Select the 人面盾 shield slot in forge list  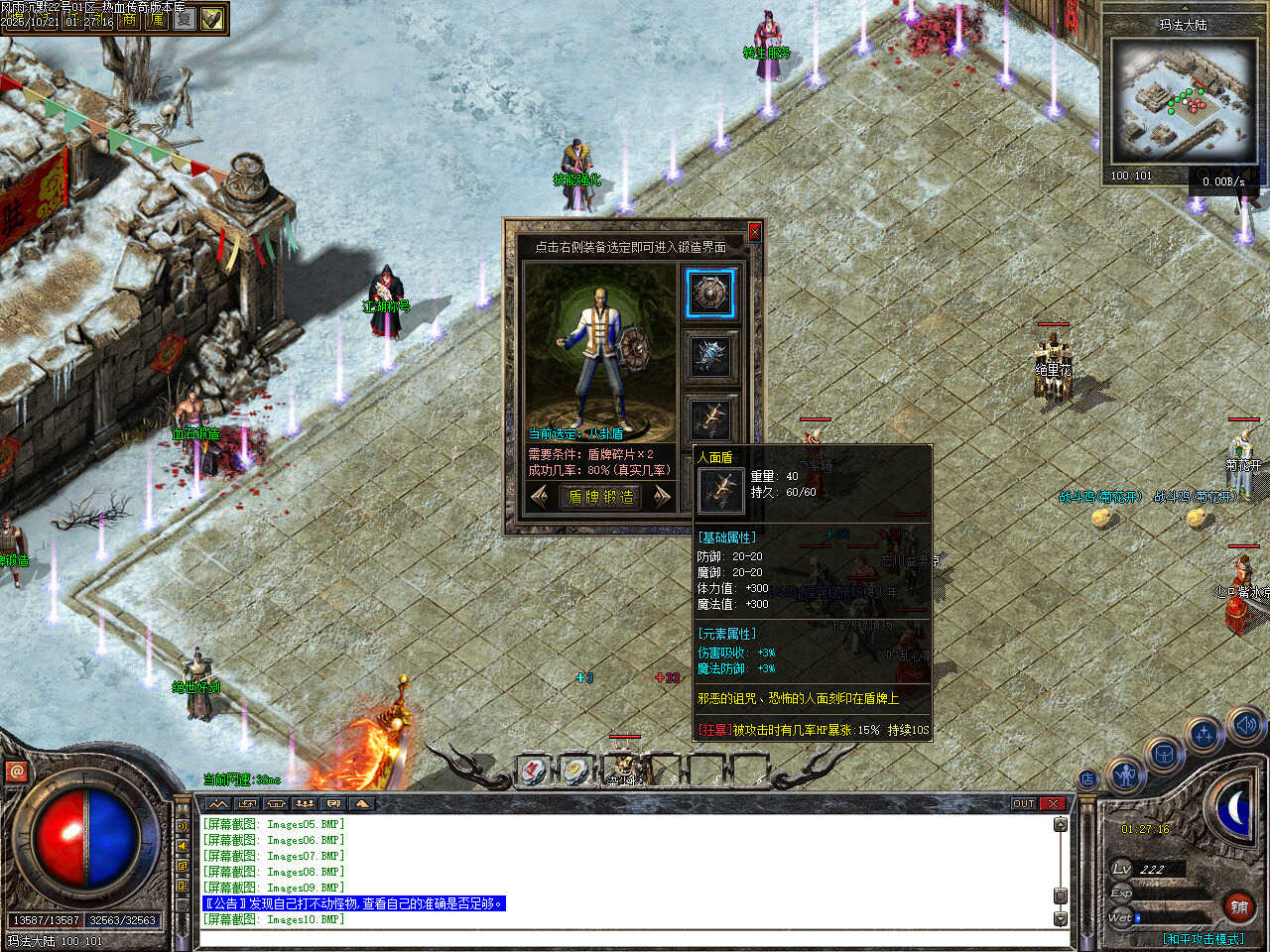point(709,417)
